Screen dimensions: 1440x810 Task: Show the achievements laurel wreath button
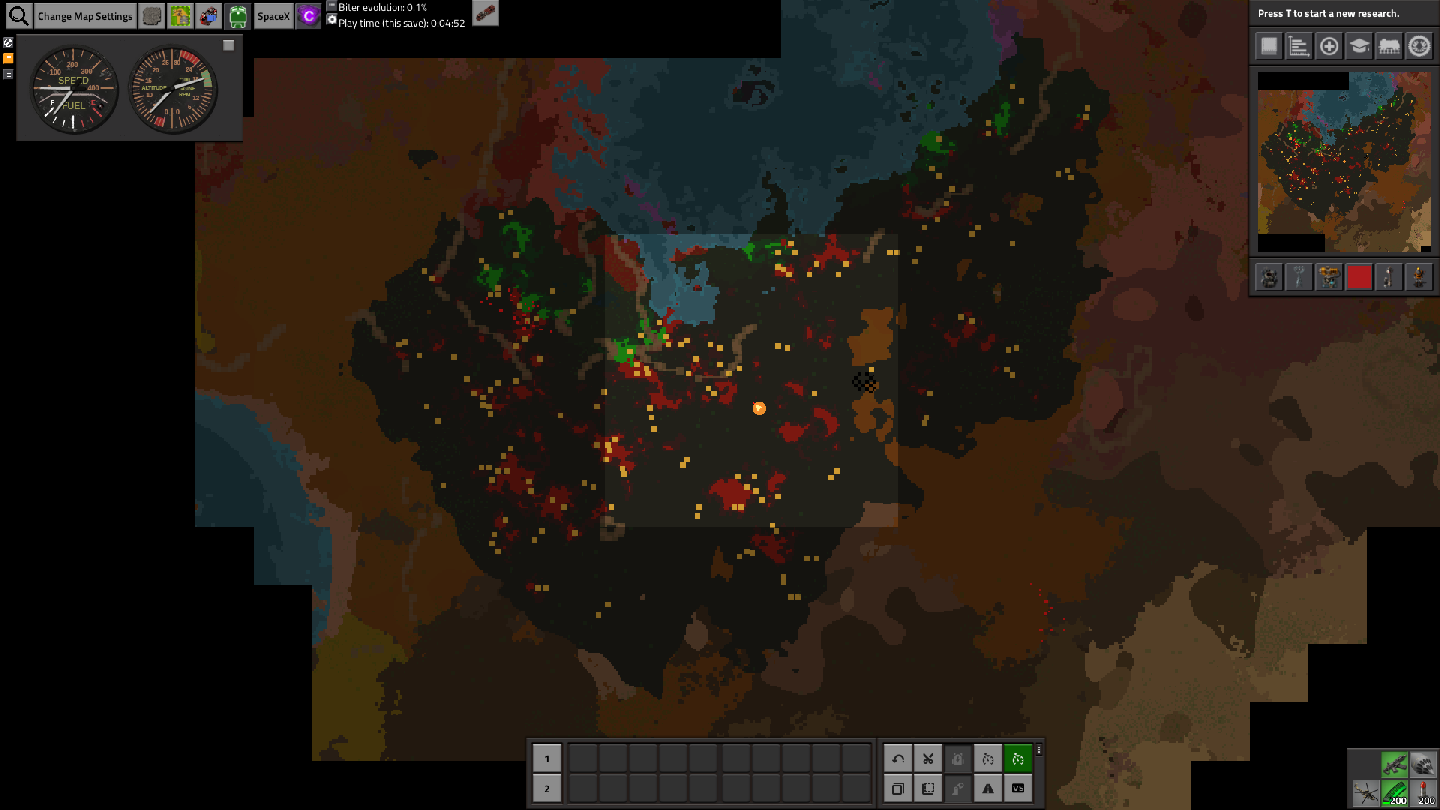click(x=1419, y=46)
